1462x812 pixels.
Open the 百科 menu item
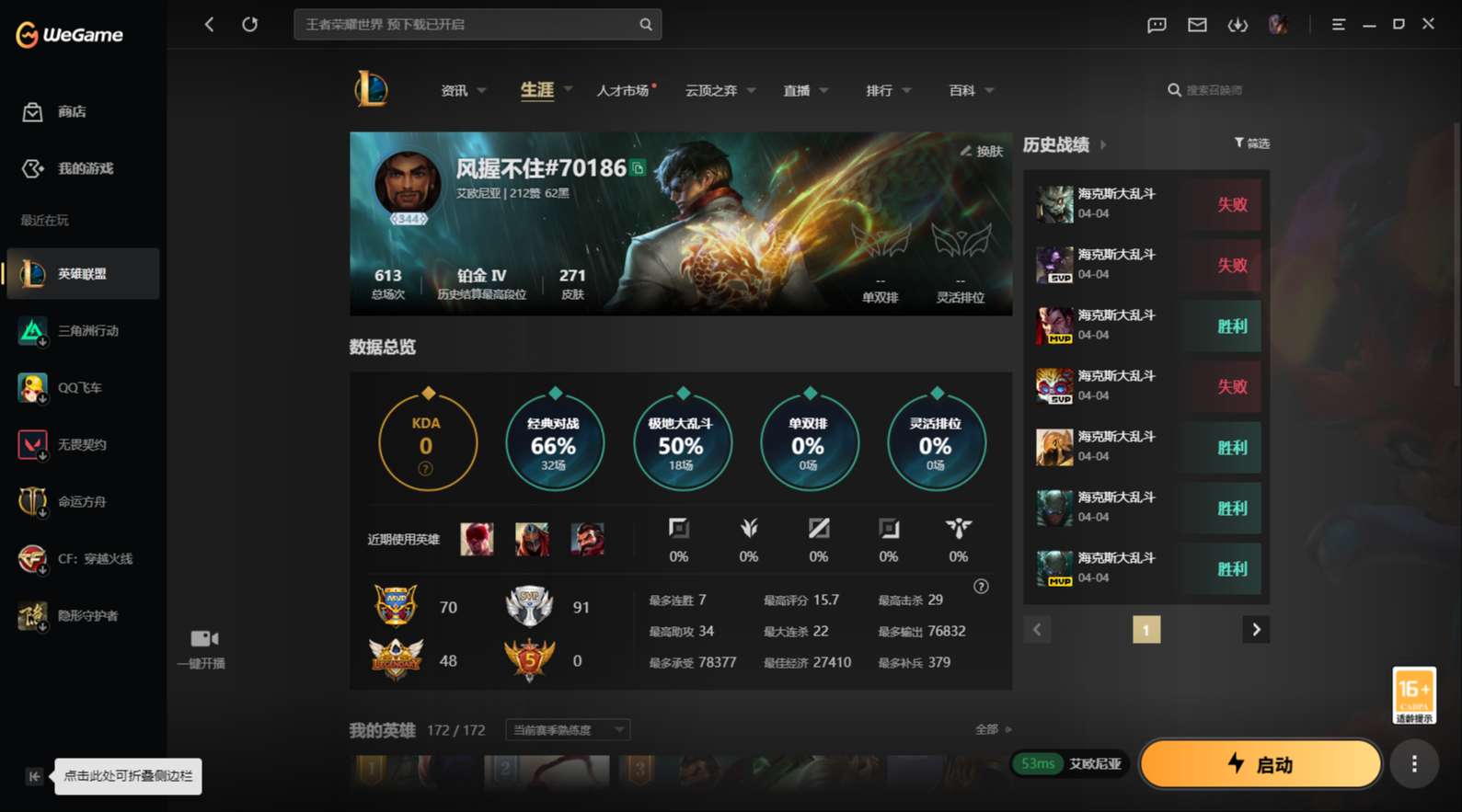coord(962,89)
